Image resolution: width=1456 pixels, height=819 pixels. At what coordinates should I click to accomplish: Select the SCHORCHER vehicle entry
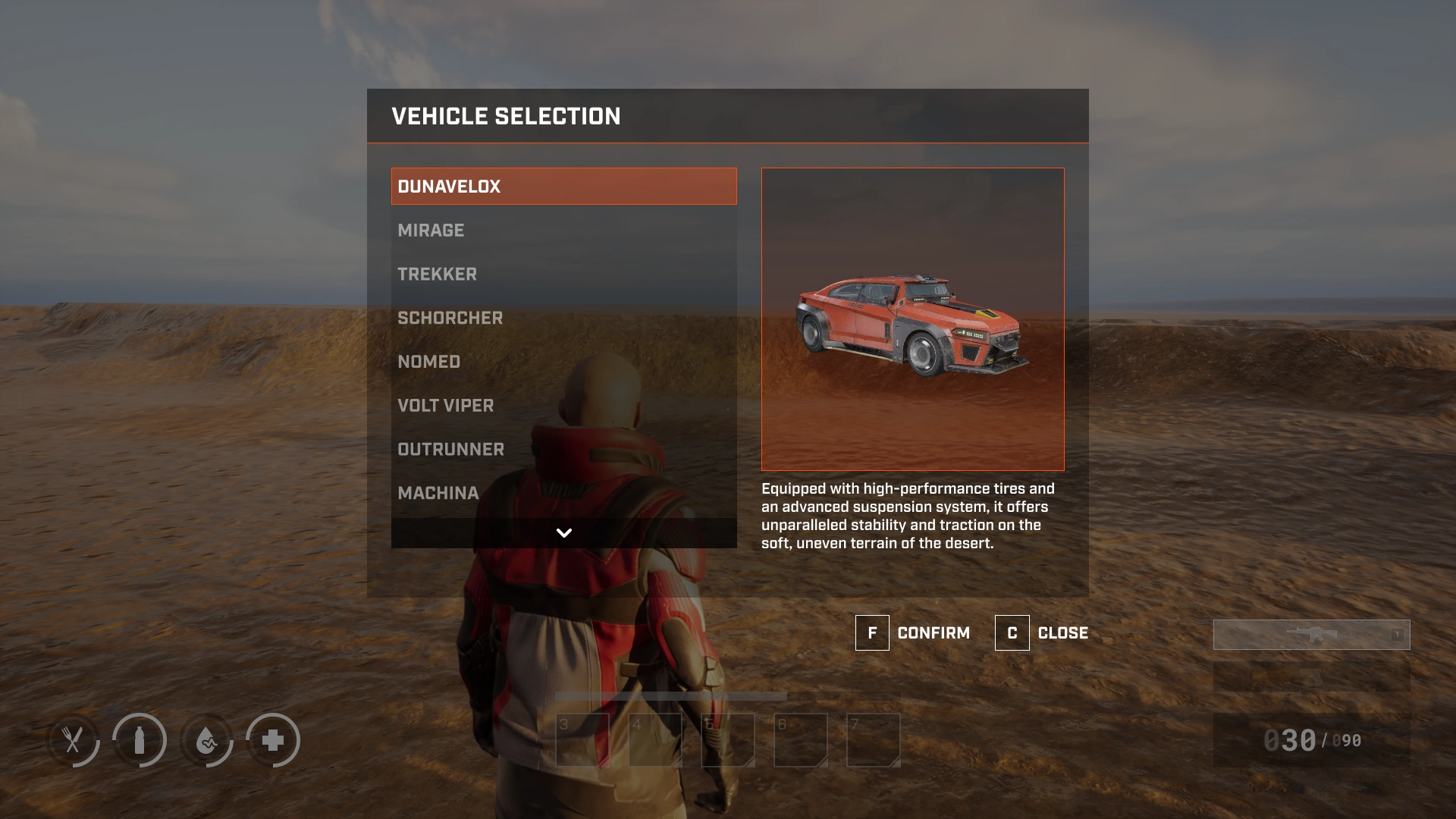[563, 318]
